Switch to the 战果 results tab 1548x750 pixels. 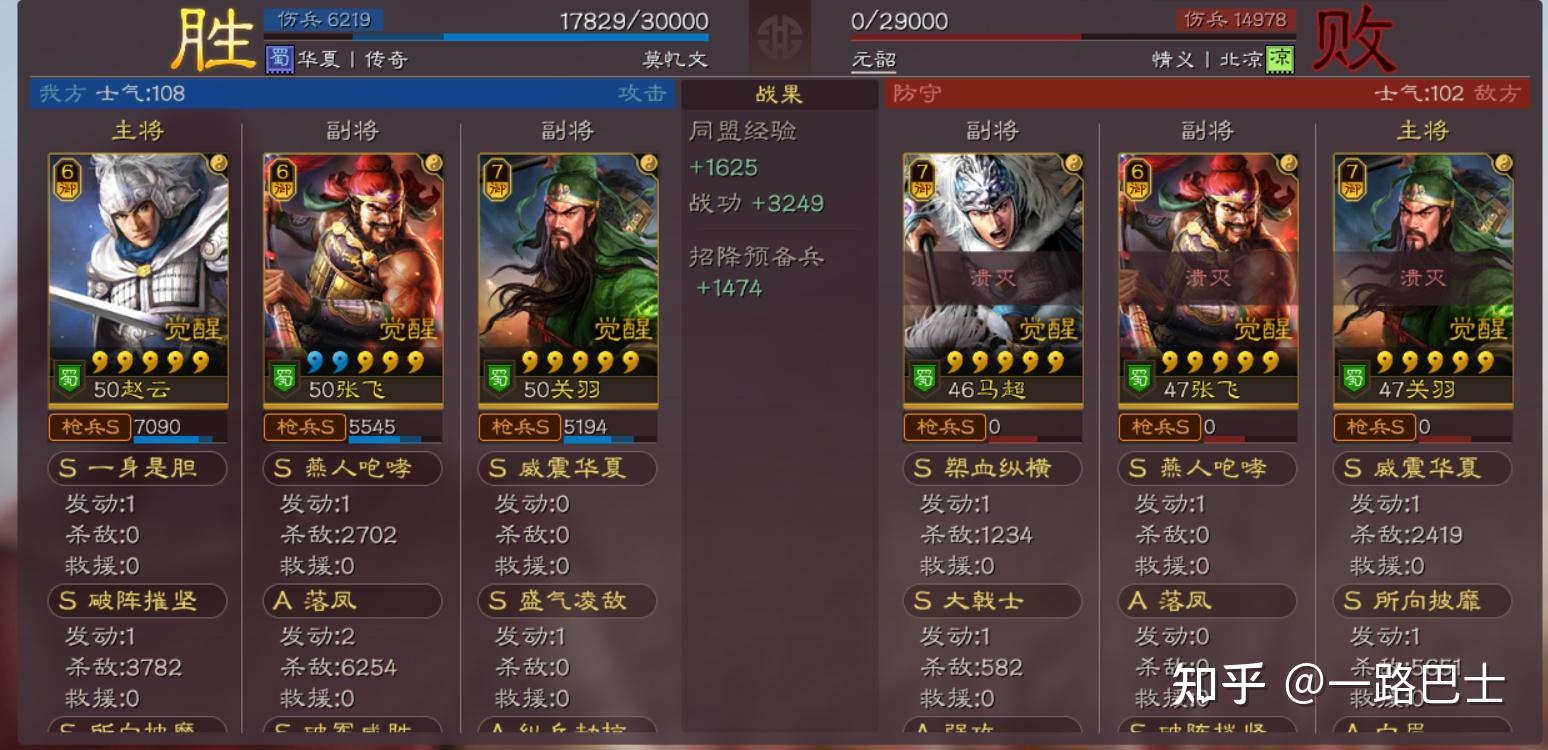pyautogui.click(x=778, y=94)
